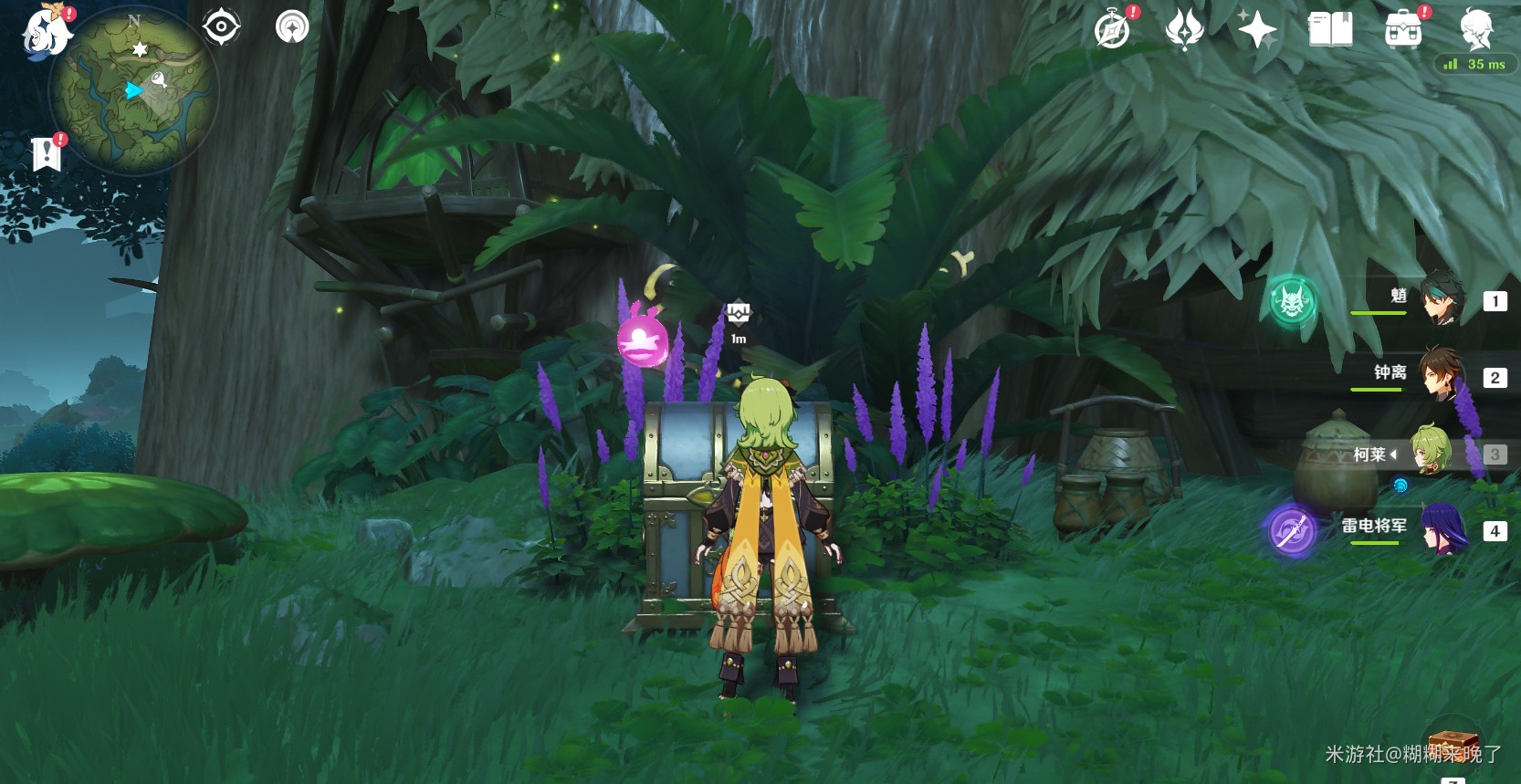
Task: Open the Battle Pass winged icon
Action: (1184, 30)
